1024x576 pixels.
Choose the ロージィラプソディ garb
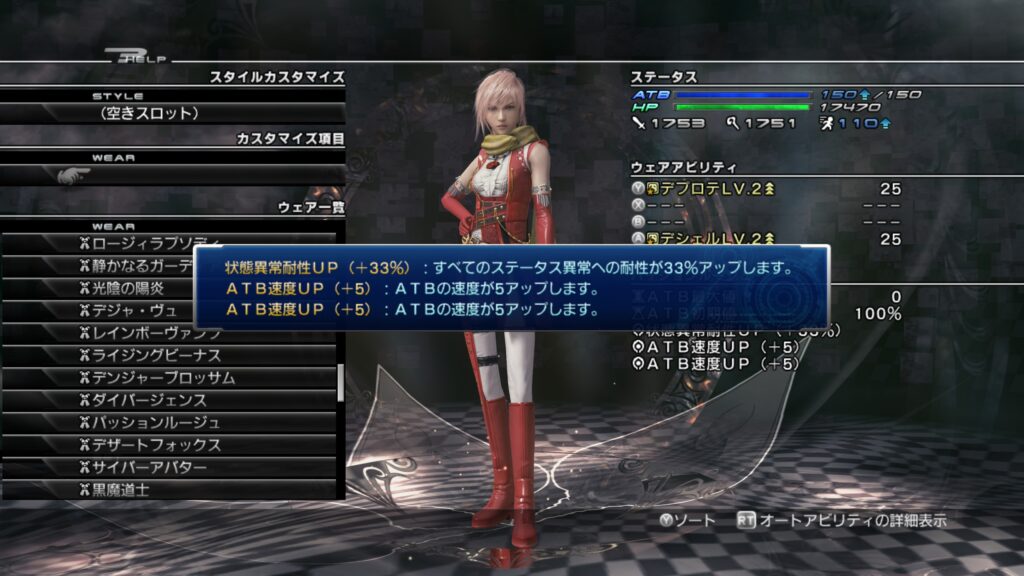pos(150,244)
